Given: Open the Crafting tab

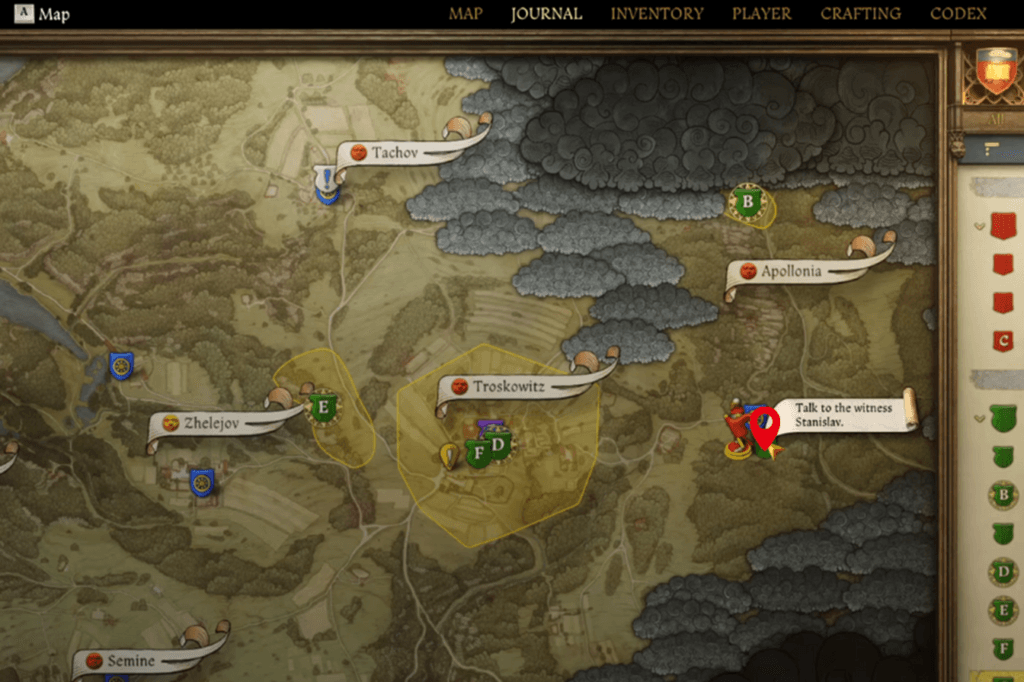Looking at the screenshot, I should click(860, 14).
